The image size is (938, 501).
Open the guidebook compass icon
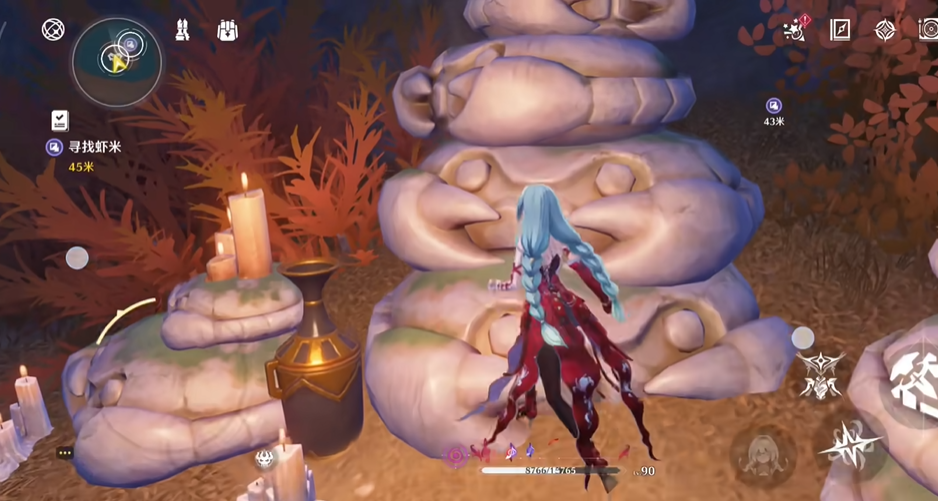pyautogui.click(x=840, y=30)
